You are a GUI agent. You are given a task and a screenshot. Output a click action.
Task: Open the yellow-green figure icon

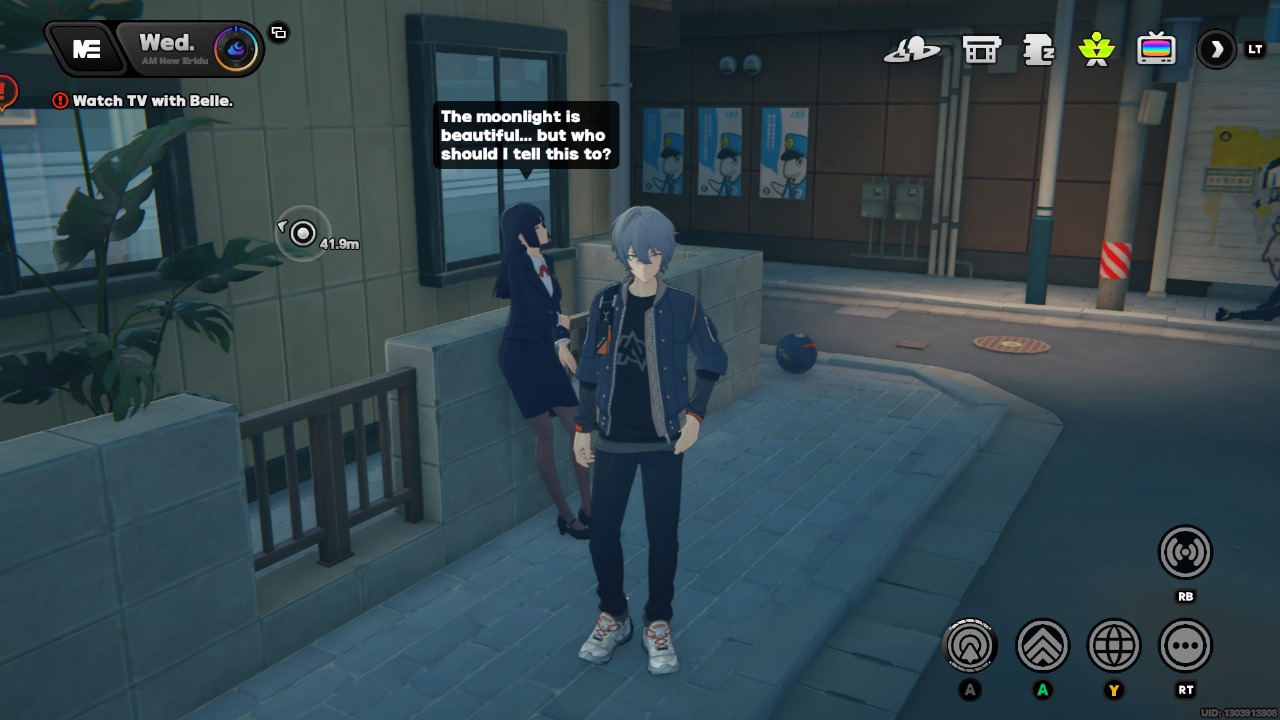point(1097,49)
